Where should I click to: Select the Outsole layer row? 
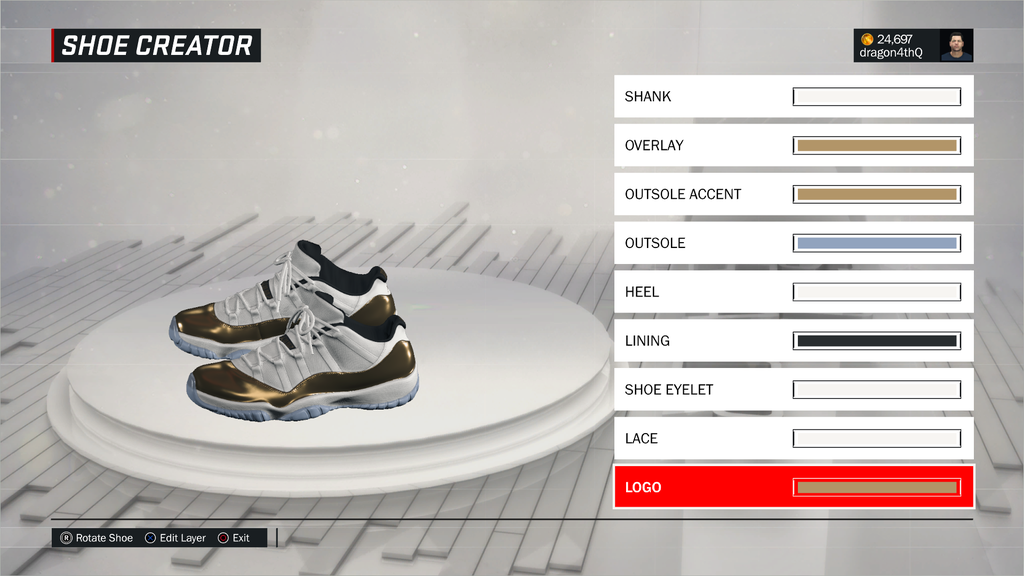click(793, 243)
